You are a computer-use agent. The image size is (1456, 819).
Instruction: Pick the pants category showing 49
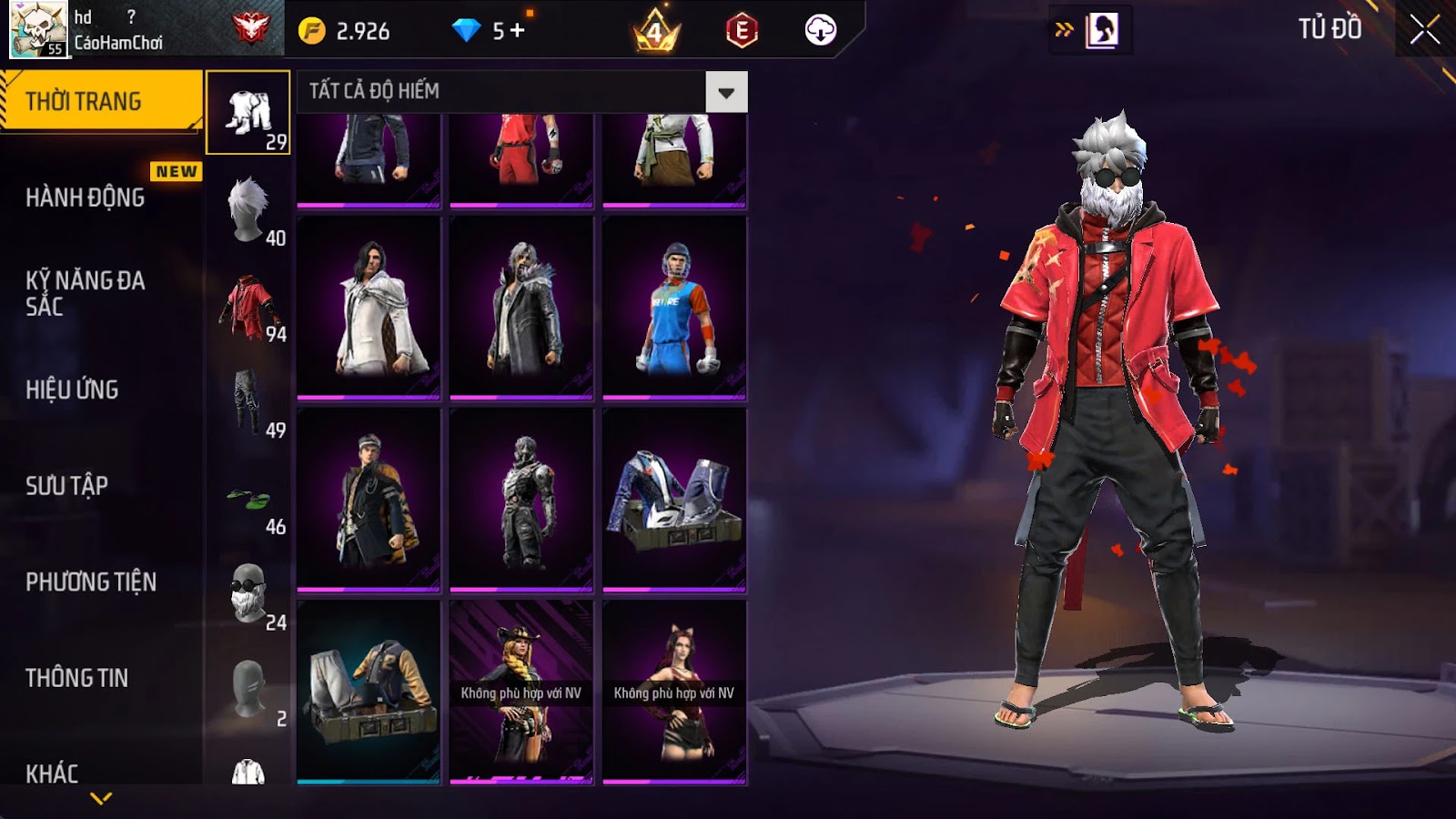coord(248,402)
